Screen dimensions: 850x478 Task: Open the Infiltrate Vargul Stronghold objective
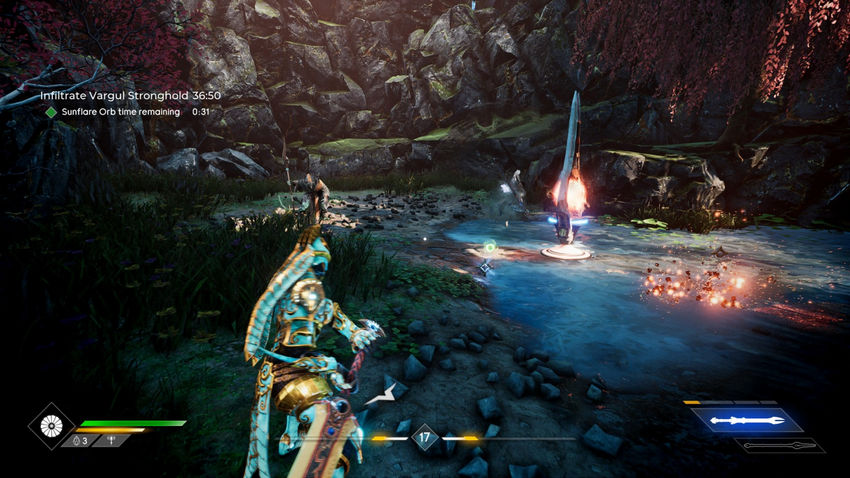point(130,95)
